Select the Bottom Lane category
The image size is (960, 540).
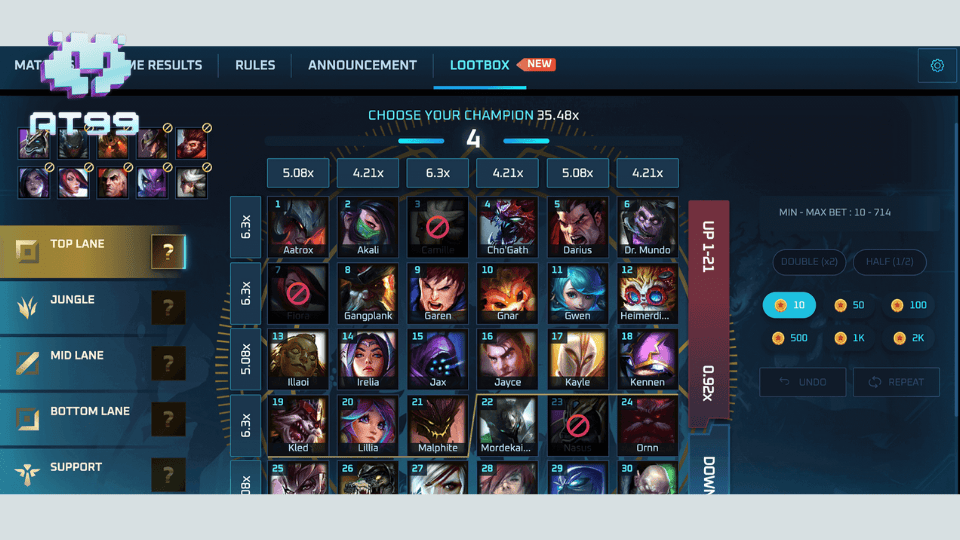pos(90,419)
